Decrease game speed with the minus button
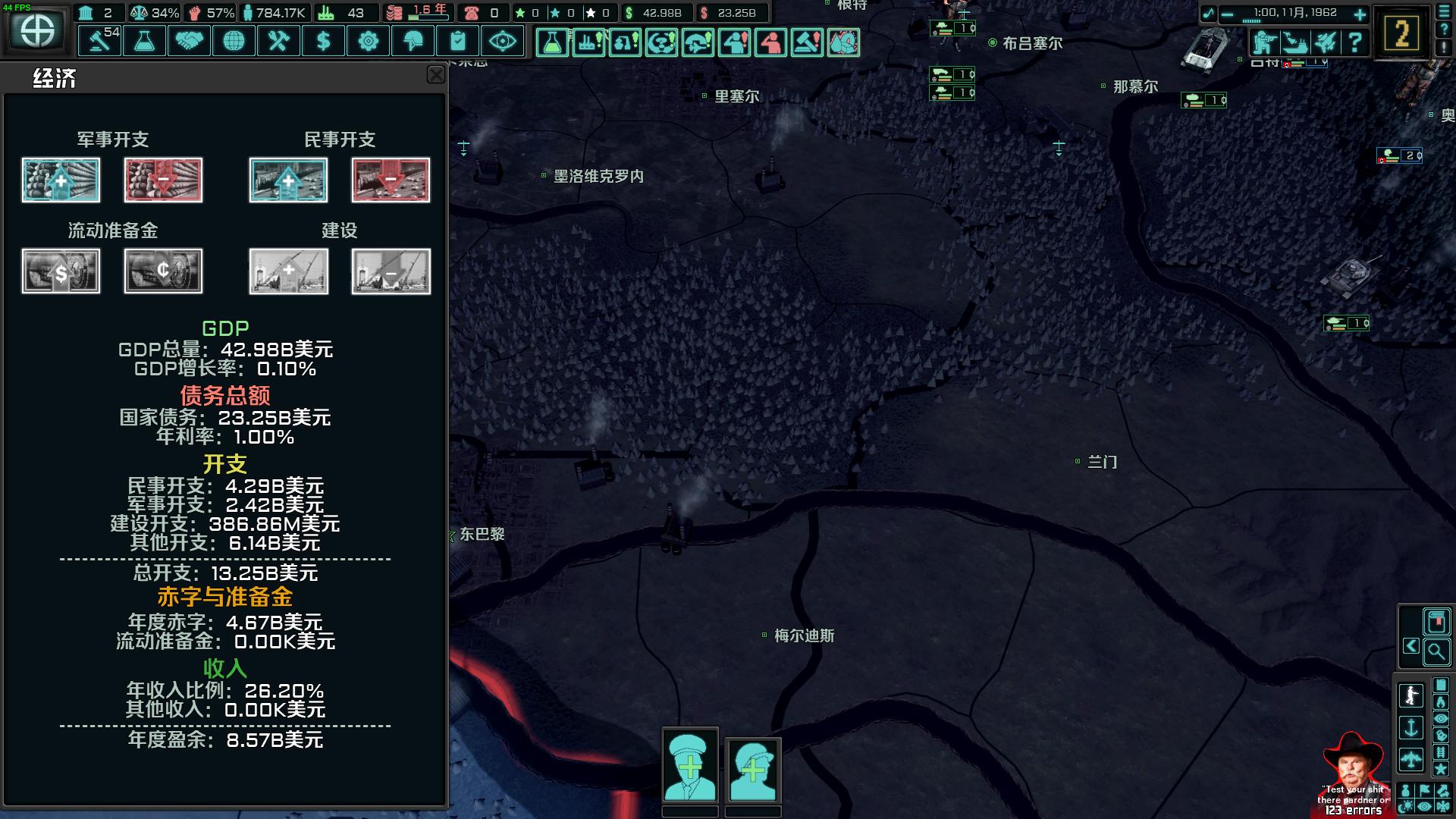The image size is (1456, 819). point(1227,14)
